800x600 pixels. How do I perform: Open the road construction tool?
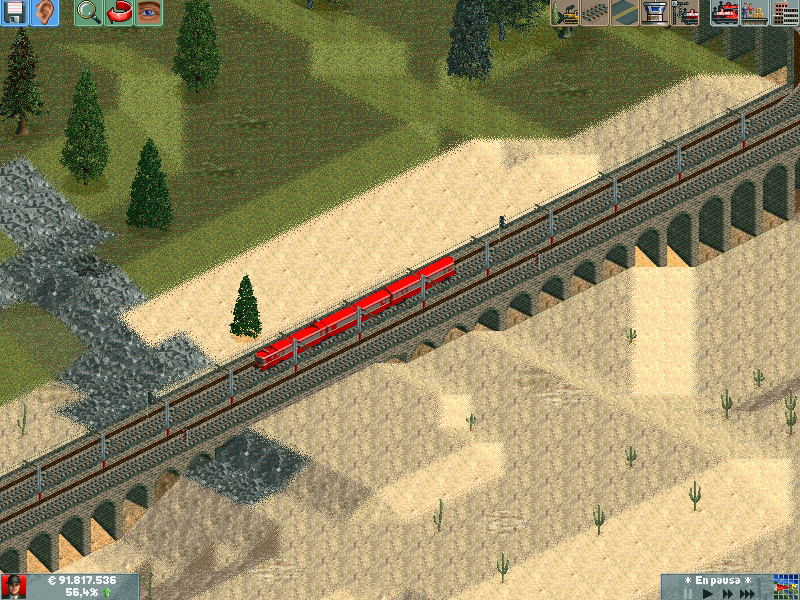coord(625,13)
